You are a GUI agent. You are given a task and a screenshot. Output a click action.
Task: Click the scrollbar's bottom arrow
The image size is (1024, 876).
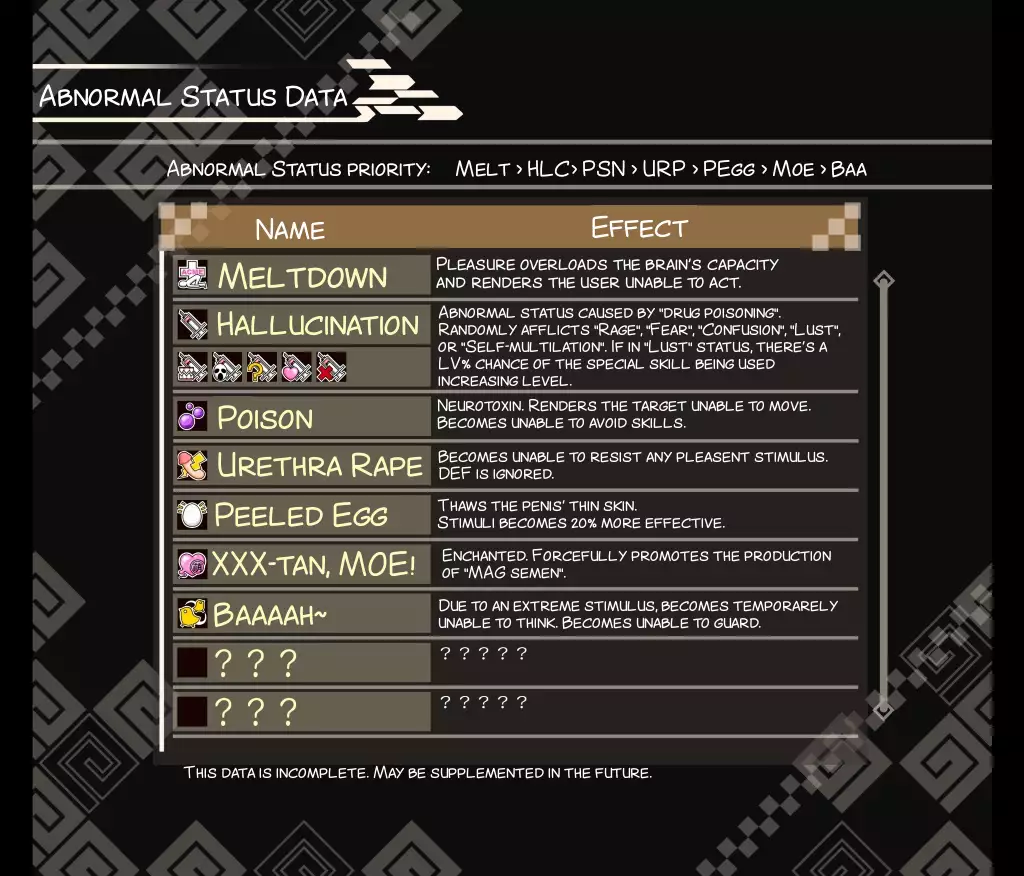point(883,709)
